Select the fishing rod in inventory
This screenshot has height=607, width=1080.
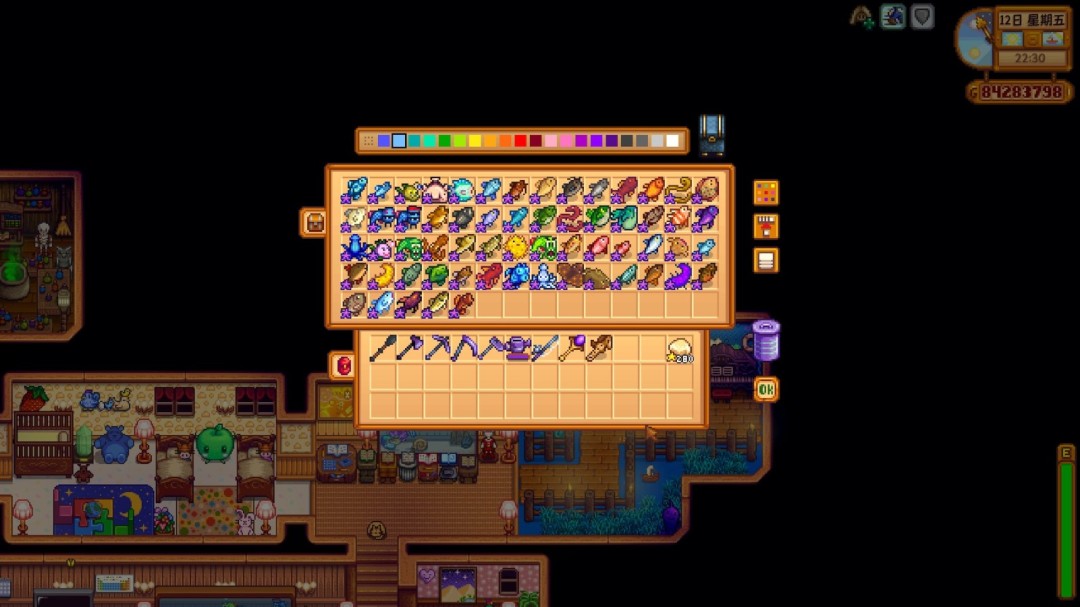tap(545, 348)
